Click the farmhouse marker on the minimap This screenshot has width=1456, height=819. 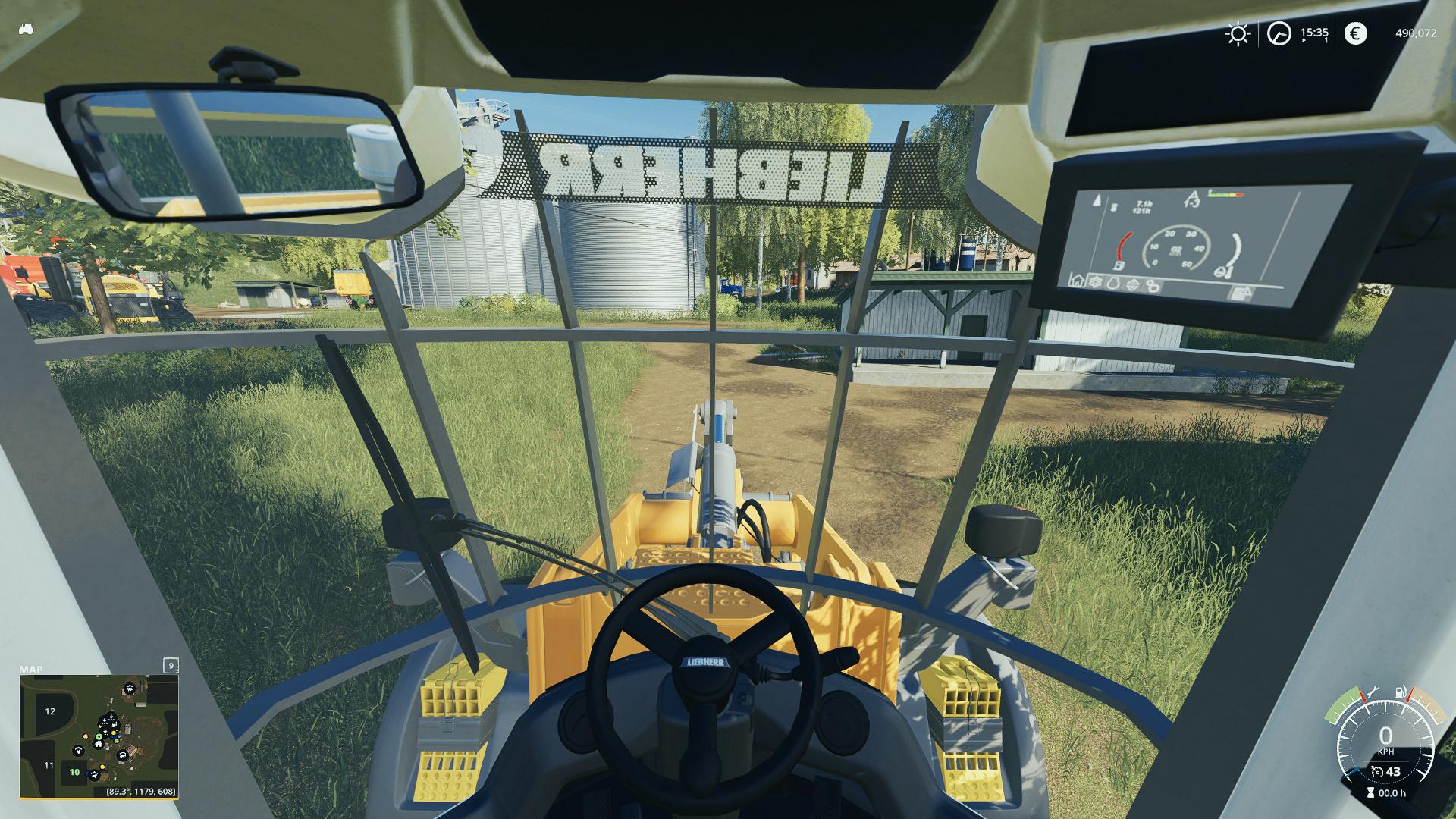tap(99, 744)
